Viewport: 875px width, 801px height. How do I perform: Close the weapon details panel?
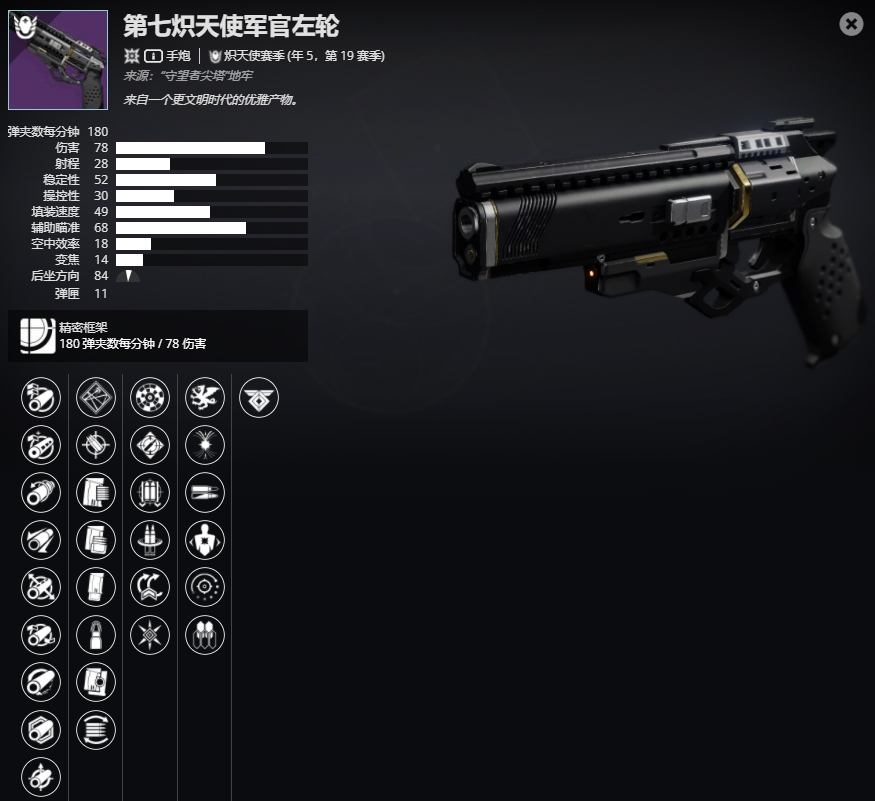coord(851,24)
